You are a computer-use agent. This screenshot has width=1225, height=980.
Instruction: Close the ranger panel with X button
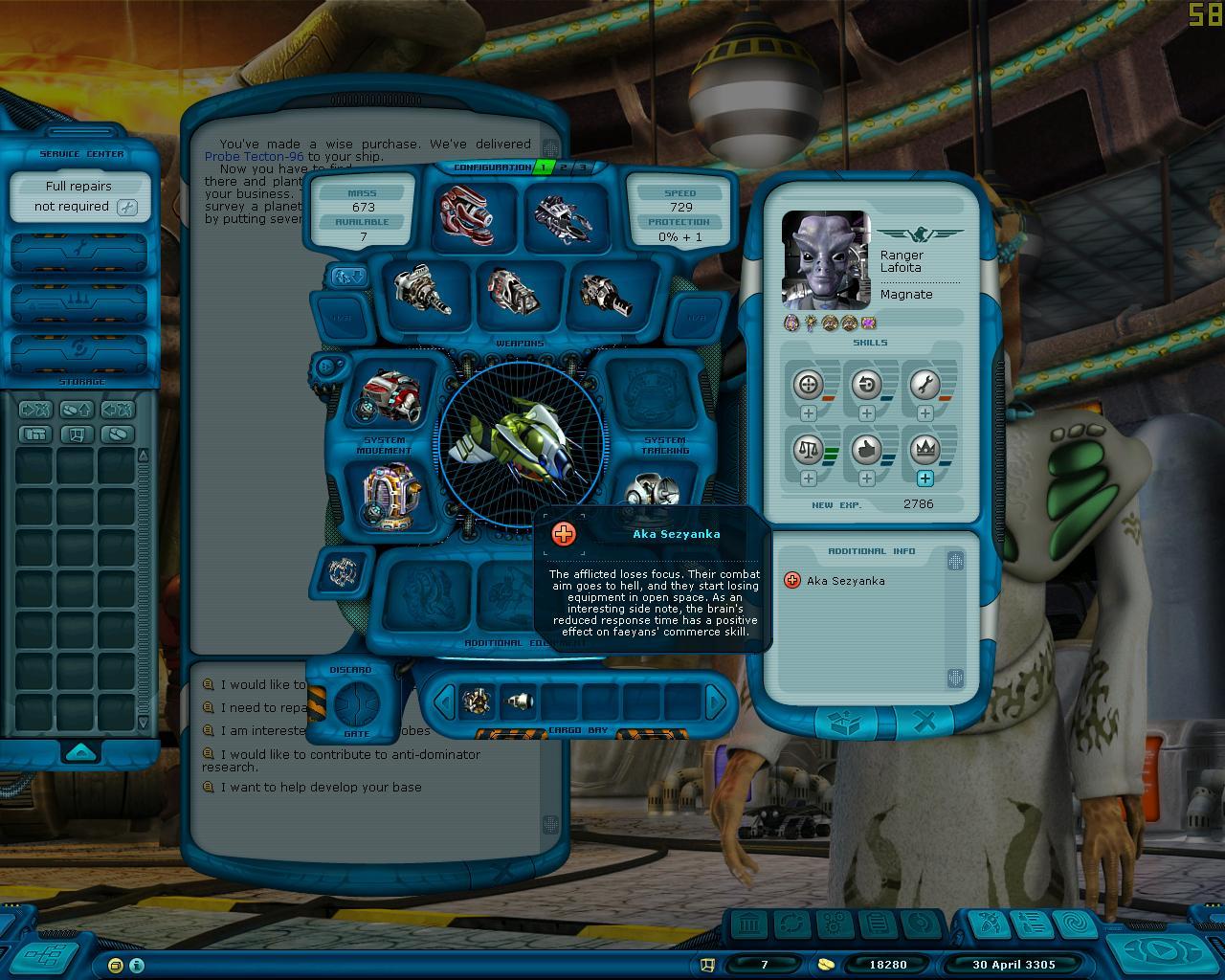[x=925, y=724]
